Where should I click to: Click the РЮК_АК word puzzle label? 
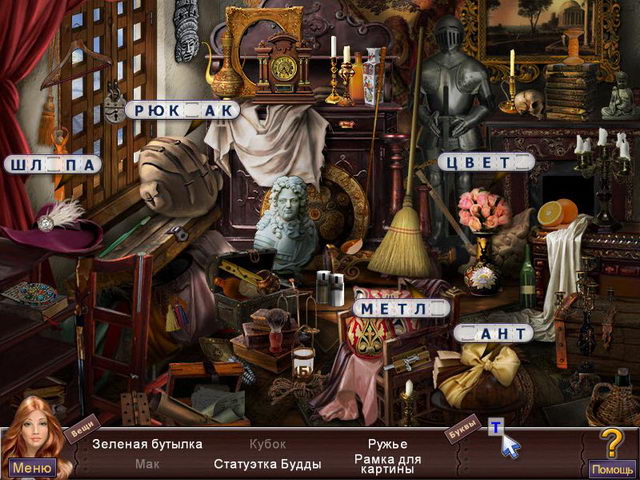[x=185, y=110]
